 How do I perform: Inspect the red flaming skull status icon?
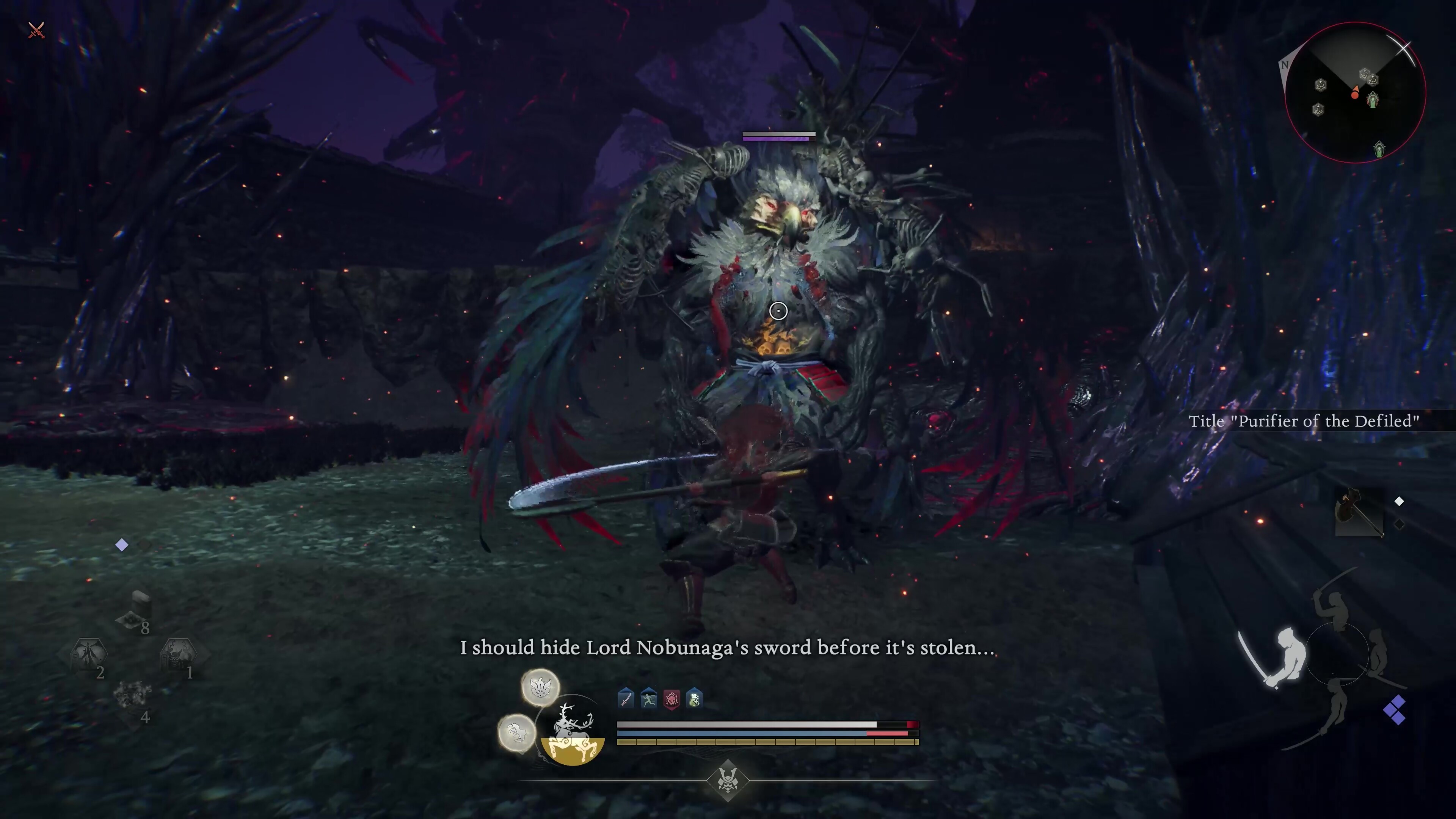pyautogui.click(x=672, y=699)
